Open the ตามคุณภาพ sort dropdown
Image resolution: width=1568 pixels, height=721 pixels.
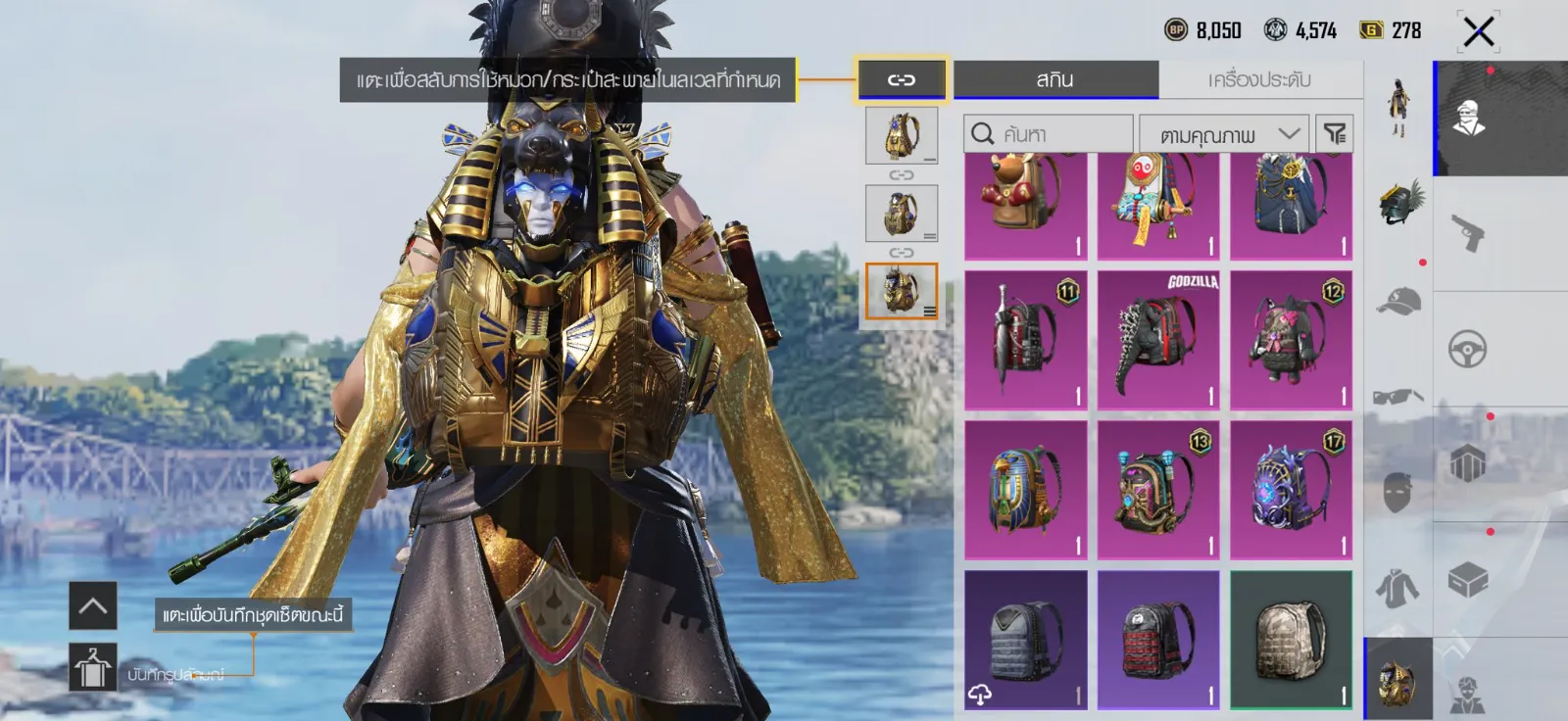(x=1223, y=134)
